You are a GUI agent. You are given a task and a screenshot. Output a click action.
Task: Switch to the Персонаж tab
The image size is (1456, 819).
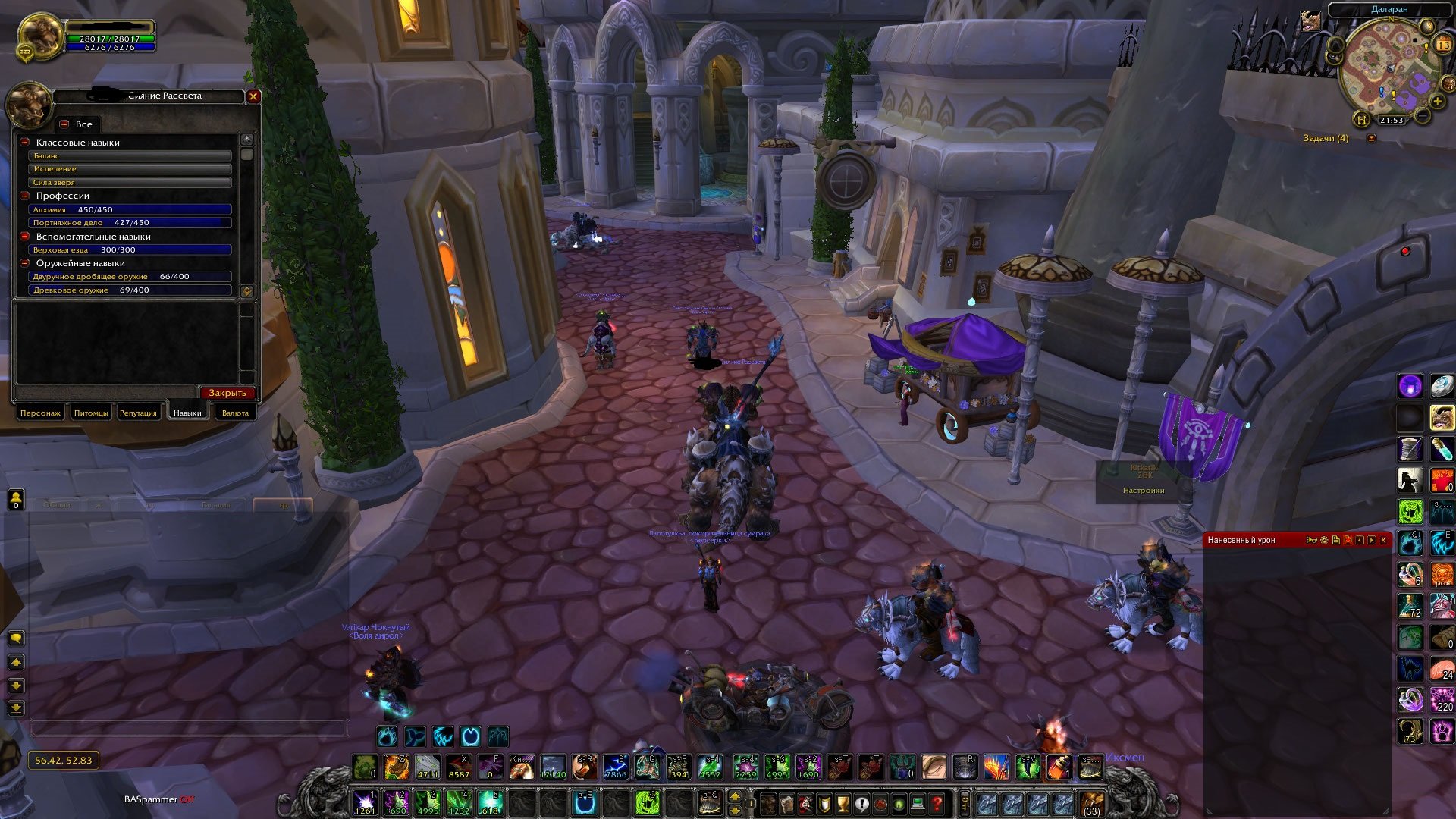click(x=40, y=413)
